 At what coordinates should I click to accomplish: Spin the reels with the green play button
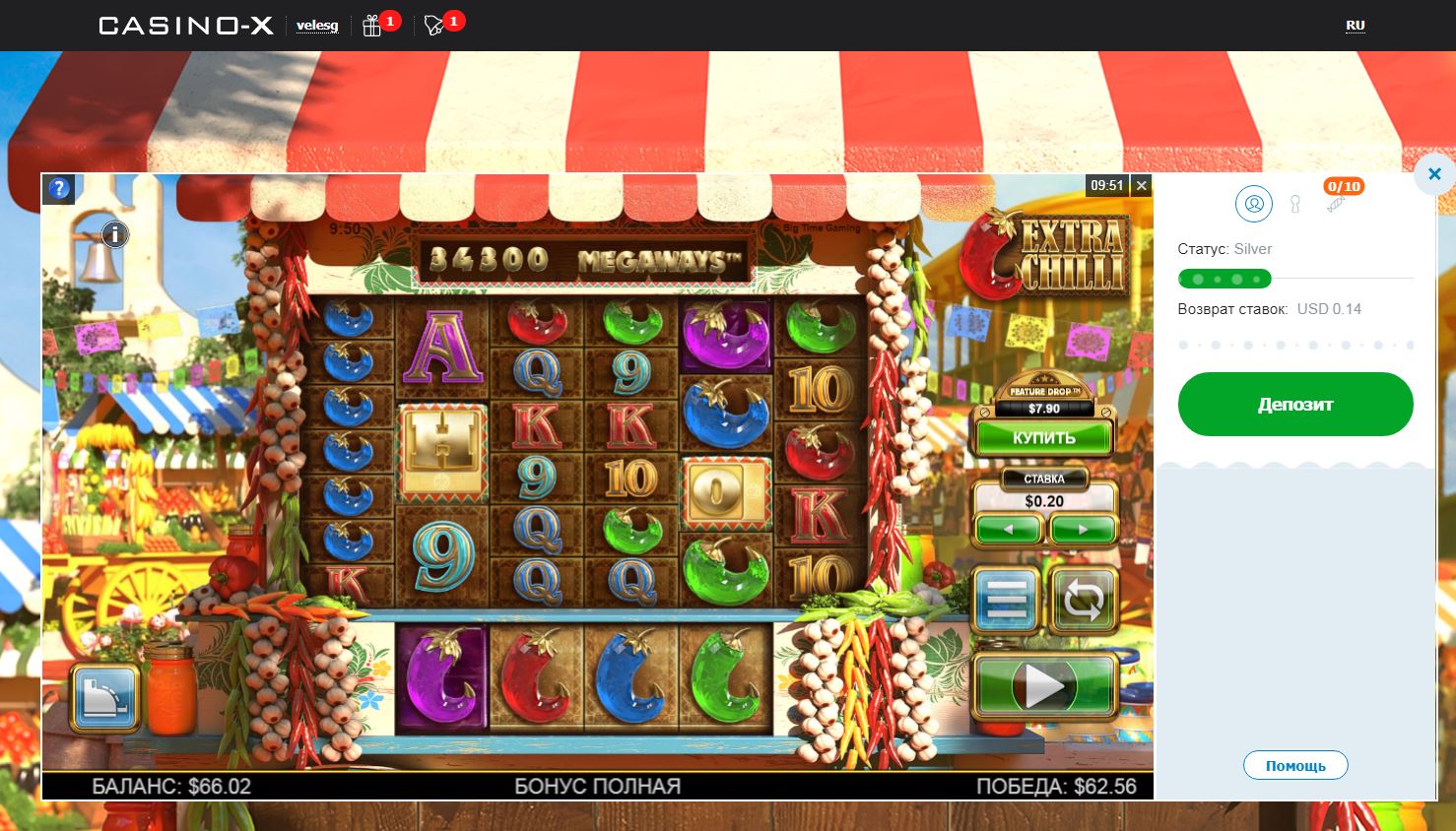1044,686
